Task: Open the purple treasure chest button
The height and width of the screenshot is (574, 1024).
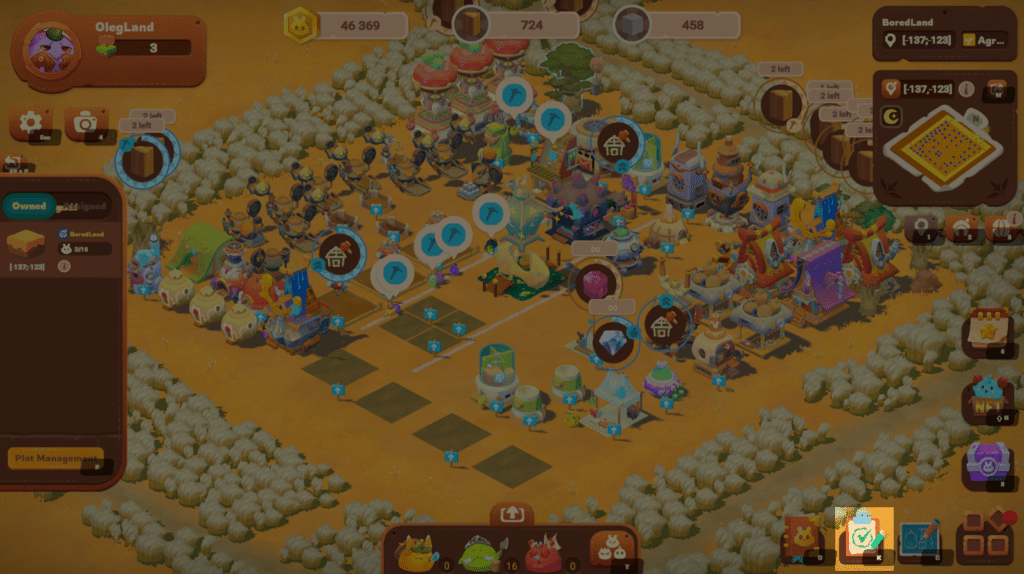Action: [x=987, y=464]
